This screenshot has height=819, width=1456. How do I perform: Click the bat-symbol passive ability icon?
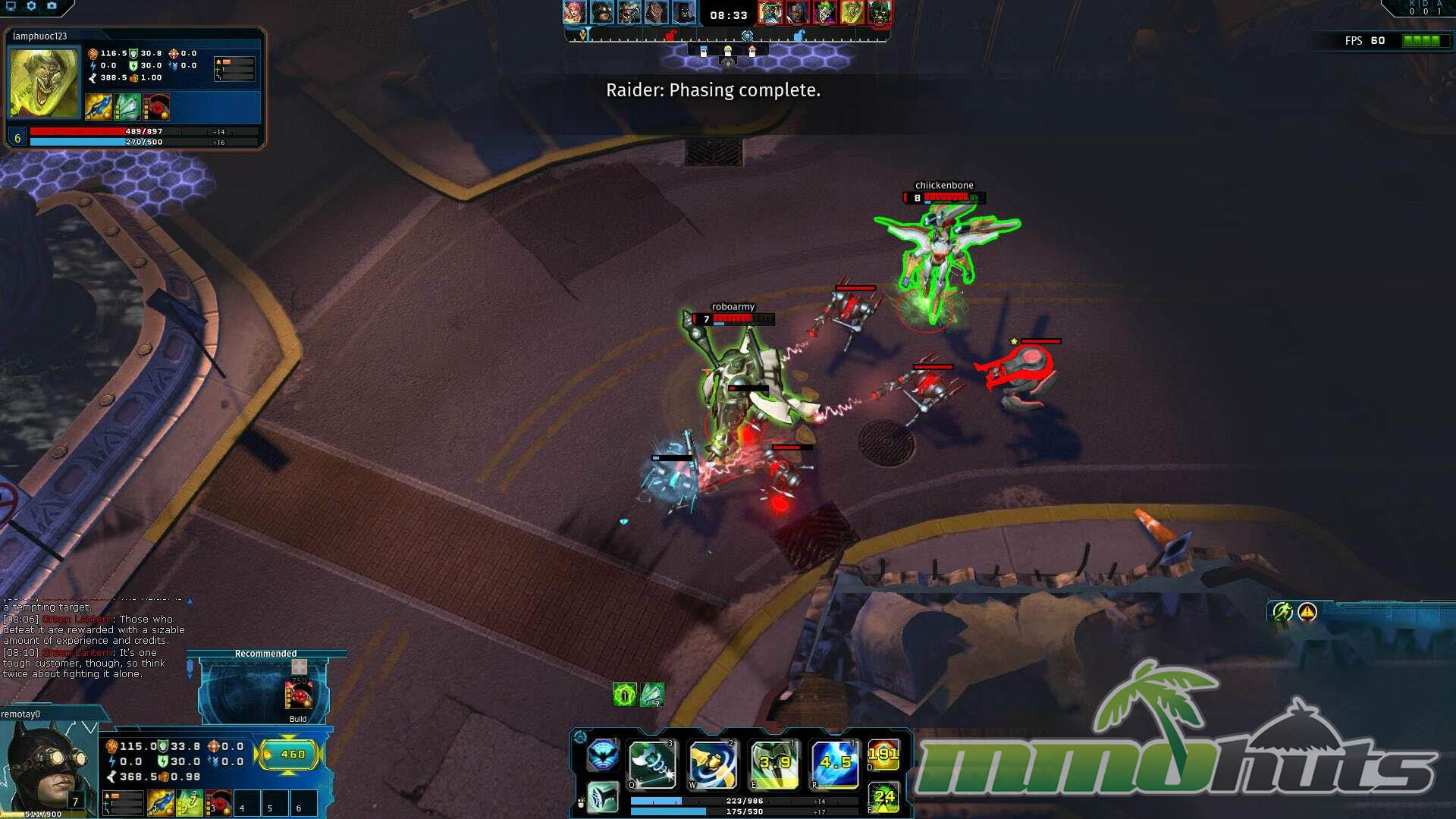pyautogui.click(x=603, y=755)
